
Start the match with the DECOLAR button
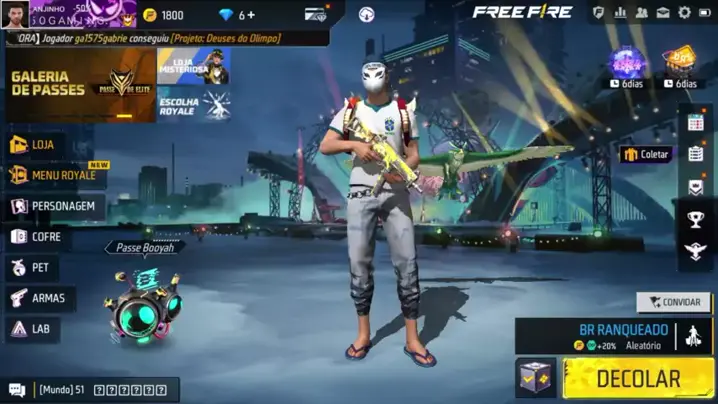click(x=638, y=379)
